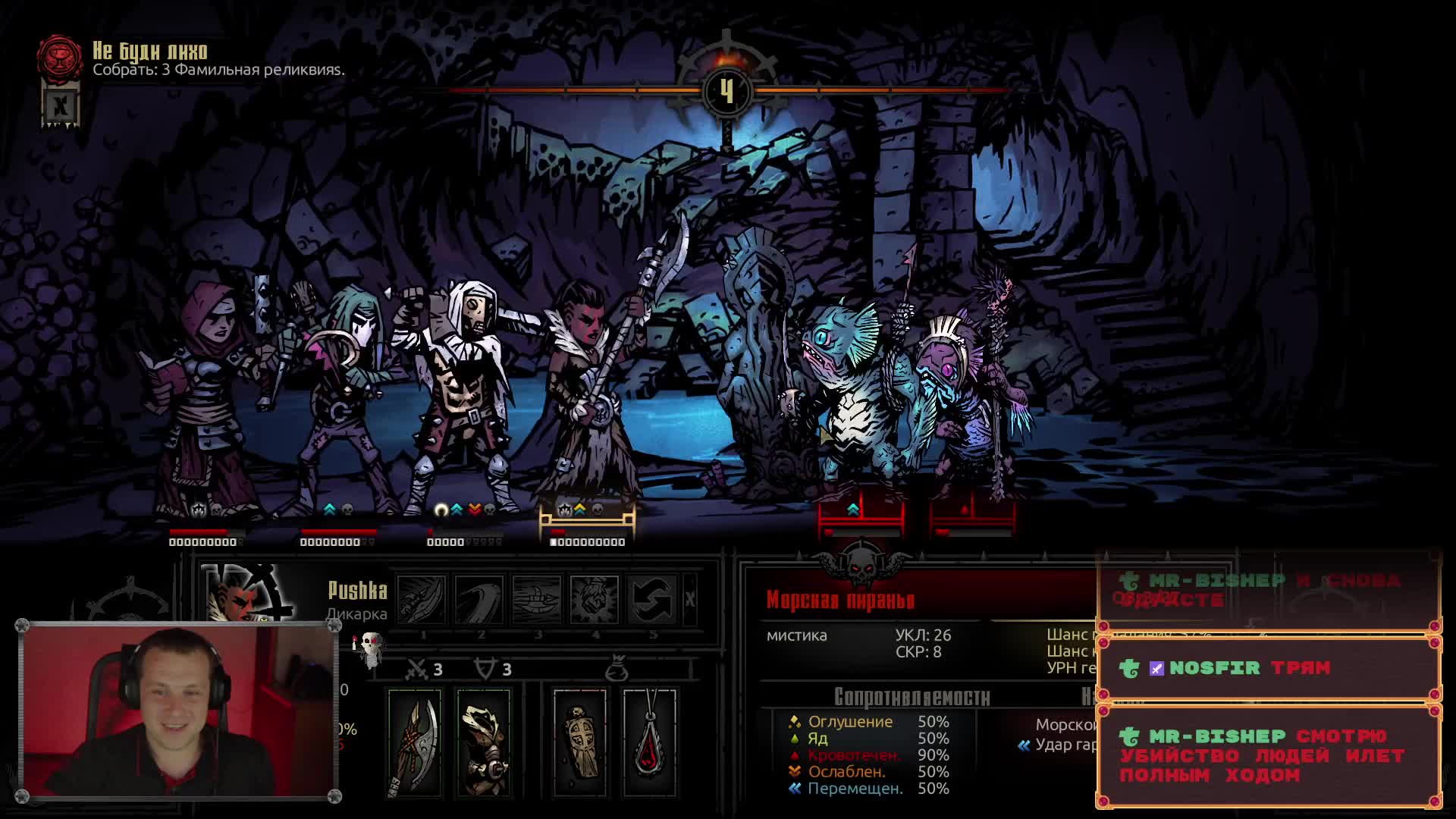The image size is (1456, 819).
Task: Use the fourth fist-burst combat skill
Action: (x=595, y=599)
